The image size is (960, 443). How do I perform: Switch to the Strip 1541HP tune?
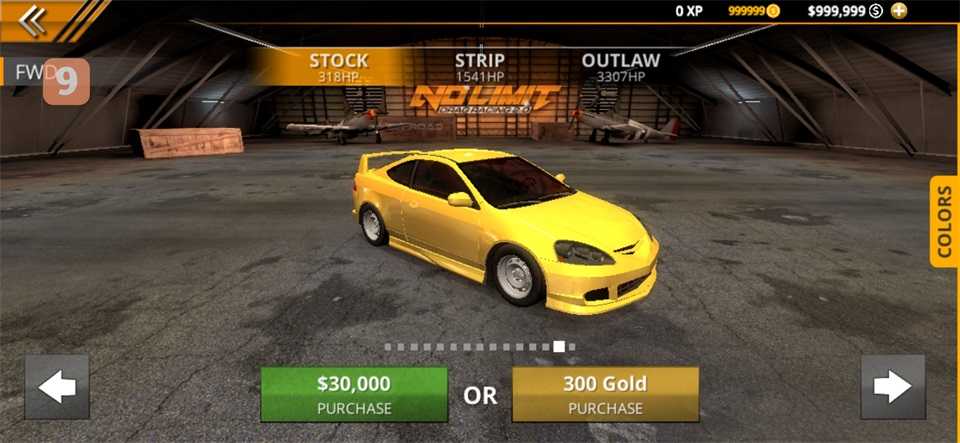pos(480,67)
